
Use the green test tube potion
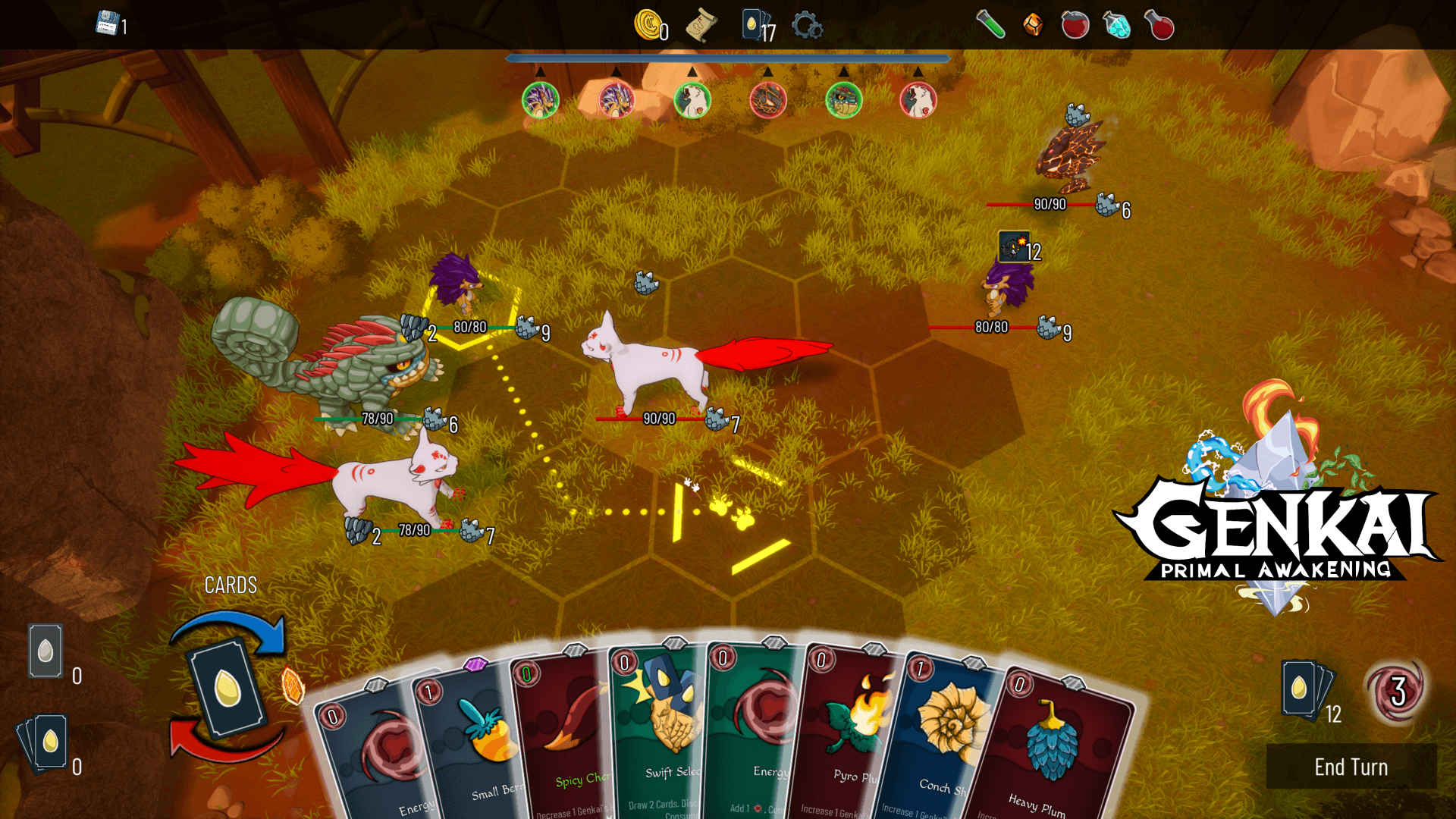coord(990,25)
